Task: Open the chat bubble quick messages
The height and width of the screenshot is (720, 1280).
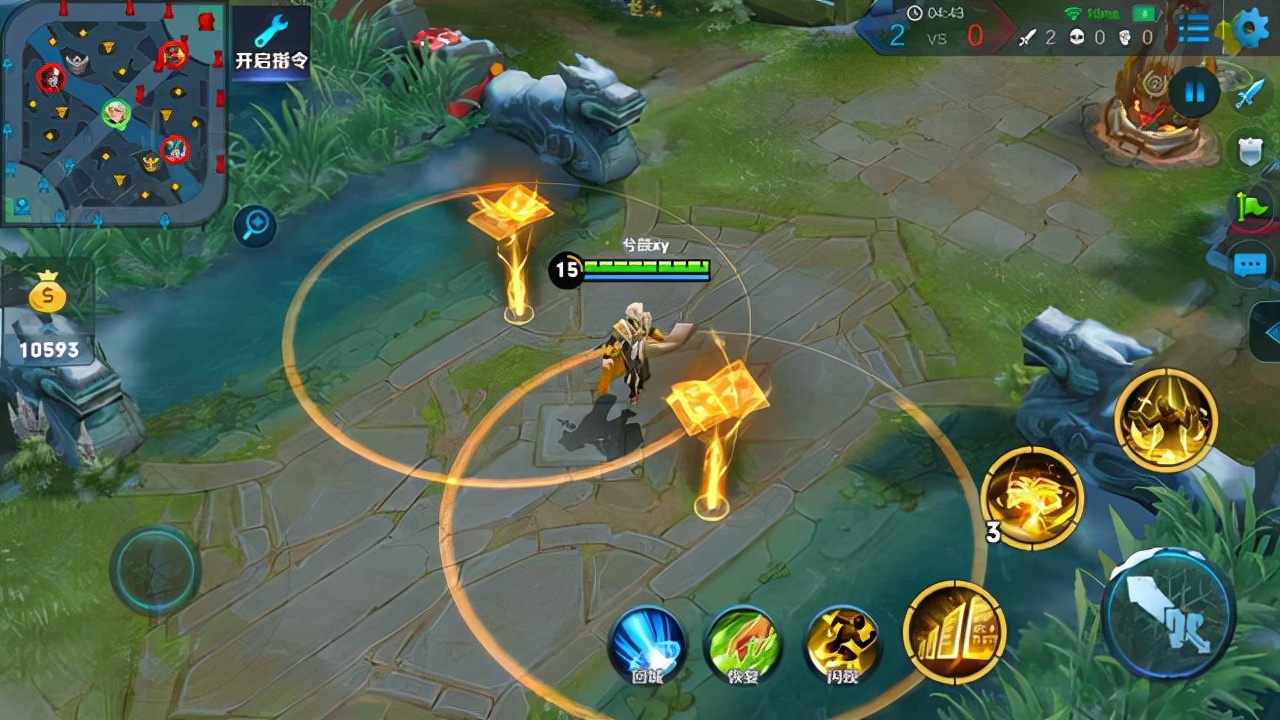Action: point(1250,265)
